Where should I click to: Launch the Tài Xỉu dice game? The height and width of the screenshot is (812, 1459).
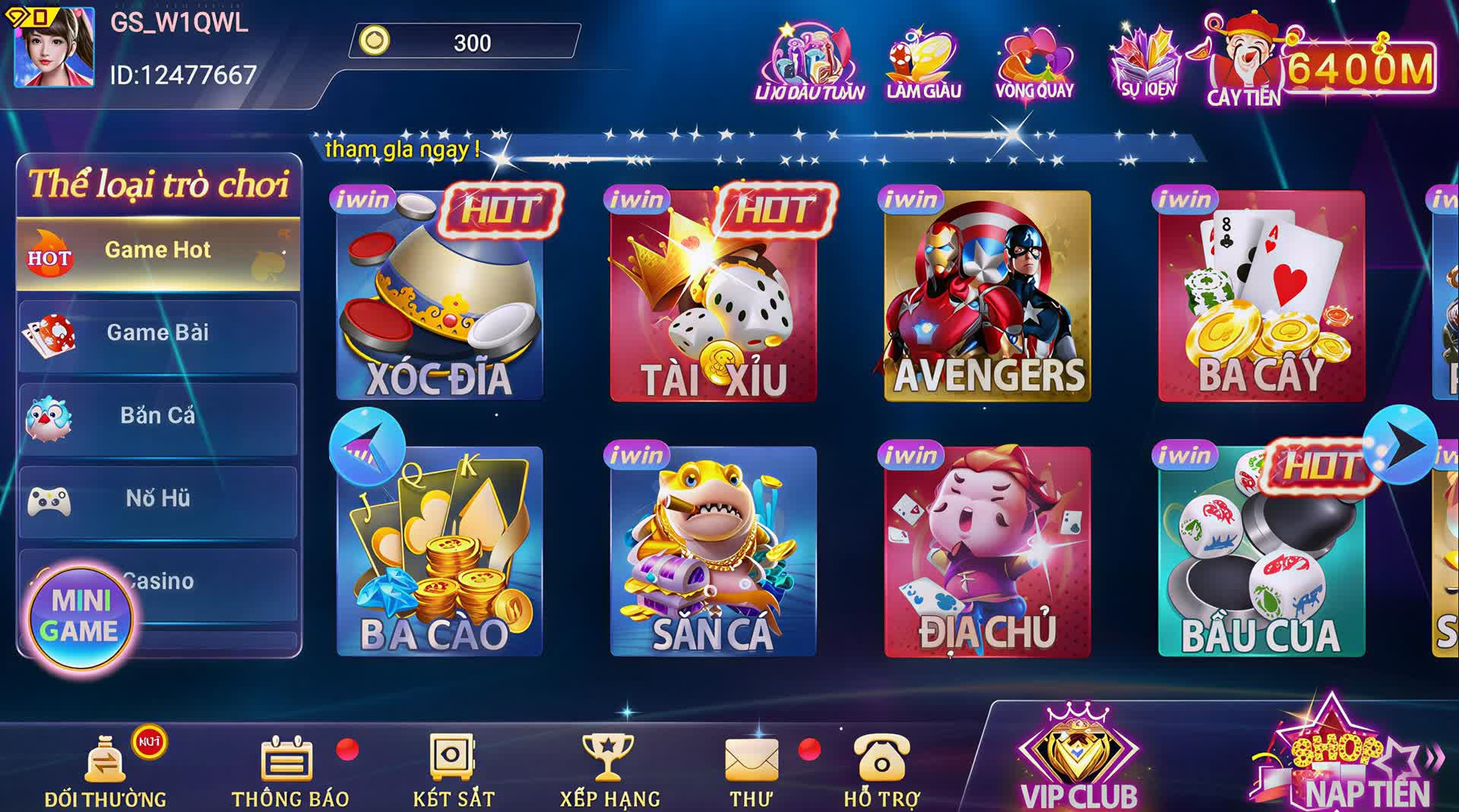point(713,296)
